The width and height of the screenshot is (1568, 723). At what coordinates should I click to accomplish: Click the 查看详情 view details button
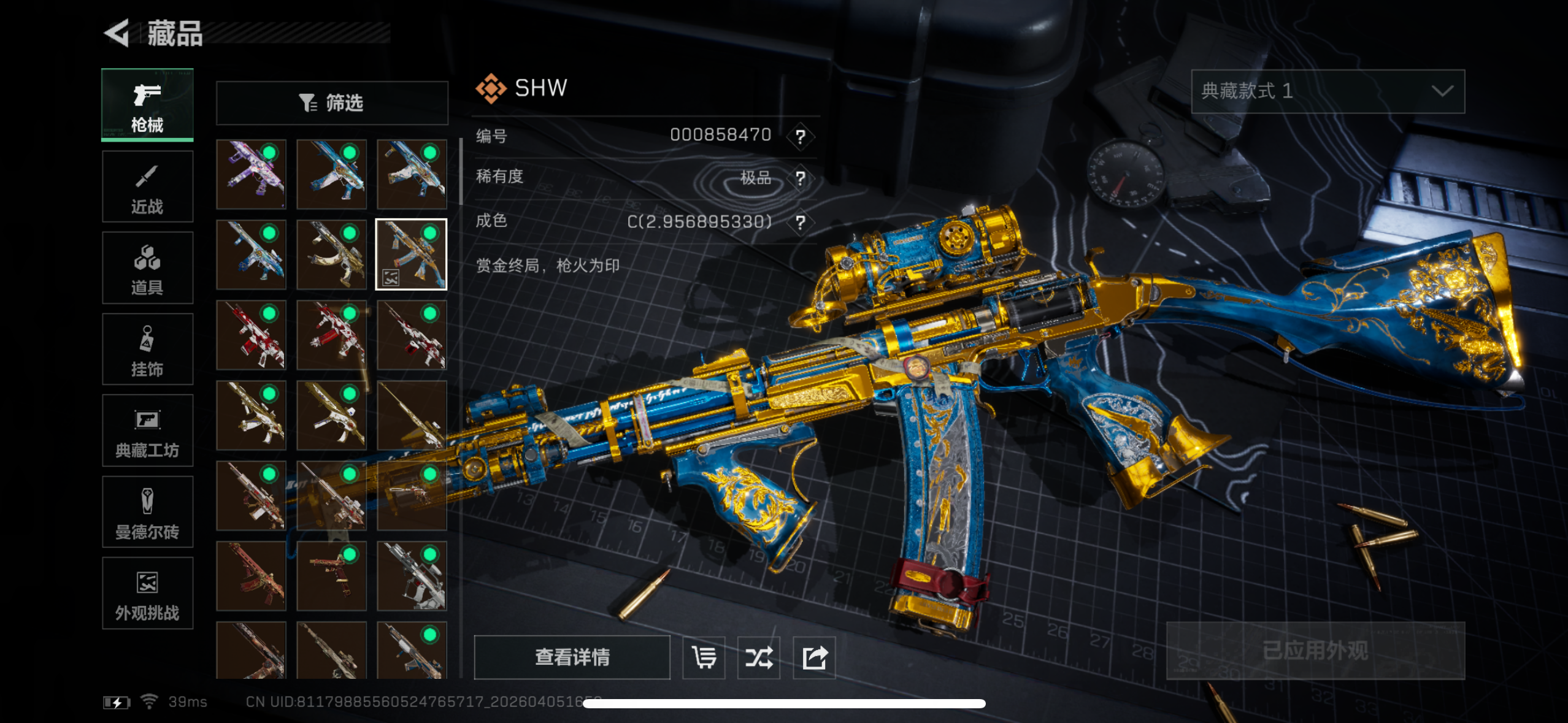[x=572, y=657]
